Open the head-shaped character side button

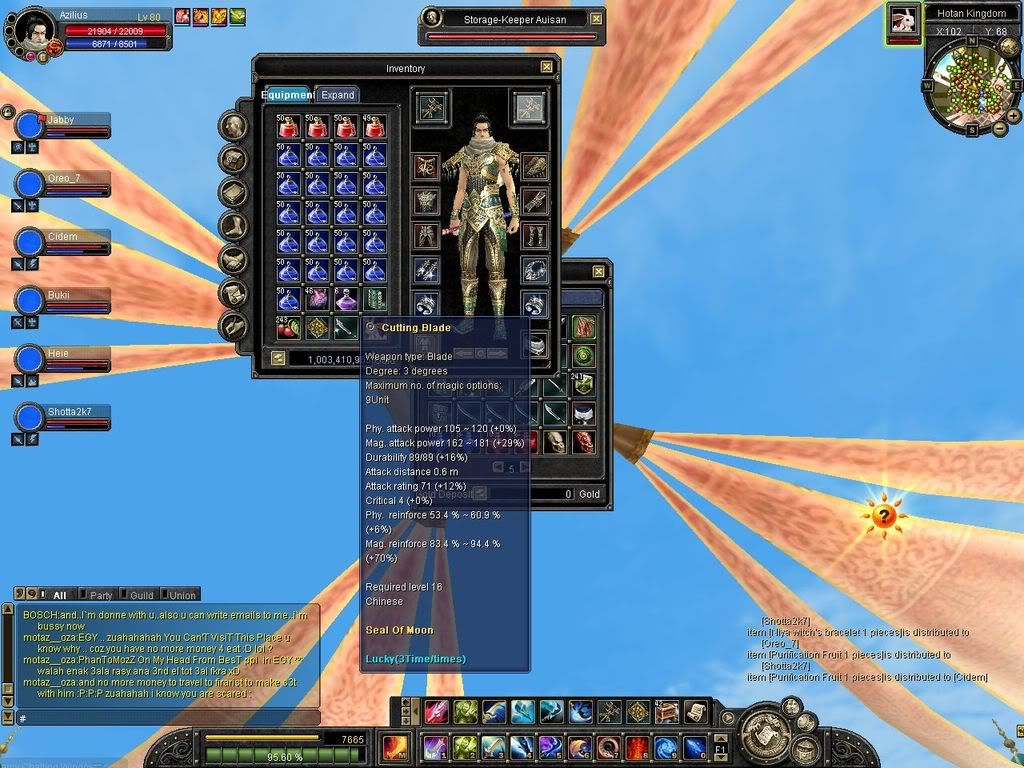coord(234,126)
